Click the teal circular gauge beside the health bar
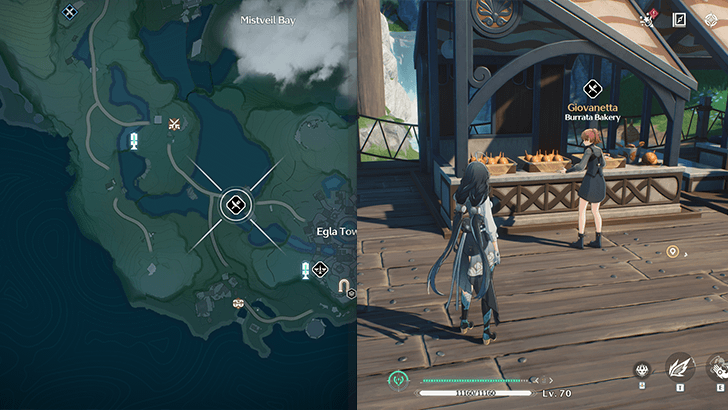The image size is (728, 410). point(397,380)
